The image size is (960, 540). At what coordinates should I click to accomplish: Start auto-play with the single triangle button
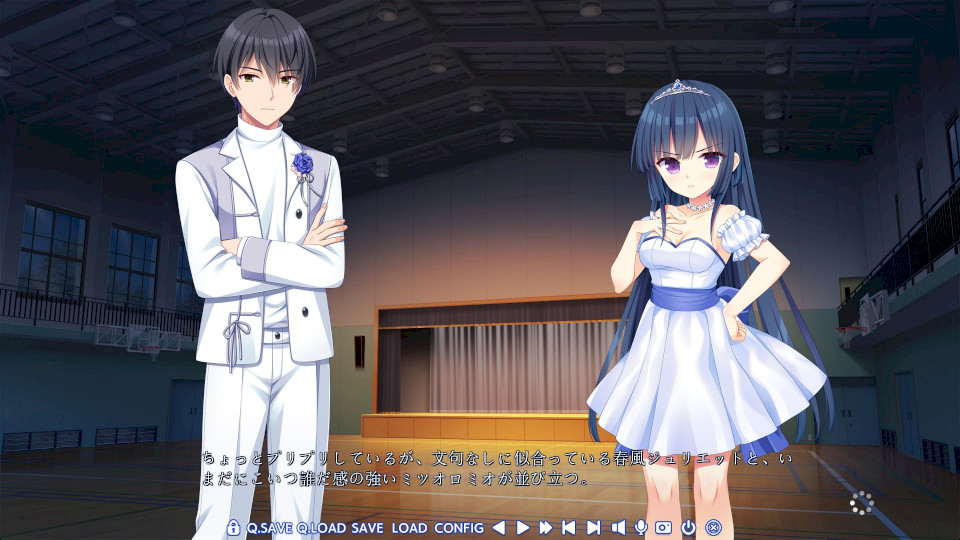[x=522, y=527]
